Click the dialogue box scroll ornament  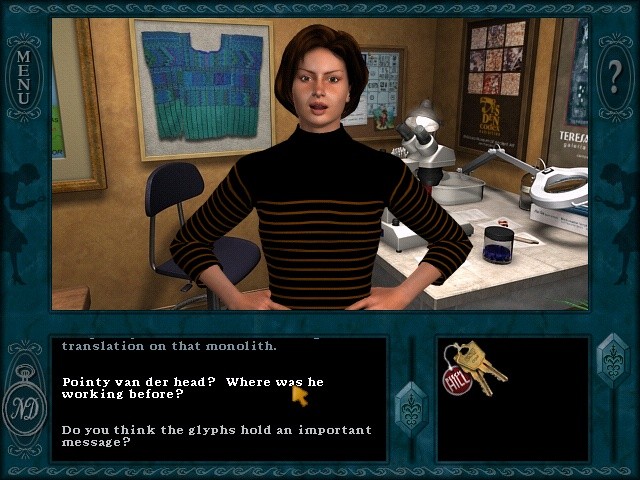[x=411, y=406]
